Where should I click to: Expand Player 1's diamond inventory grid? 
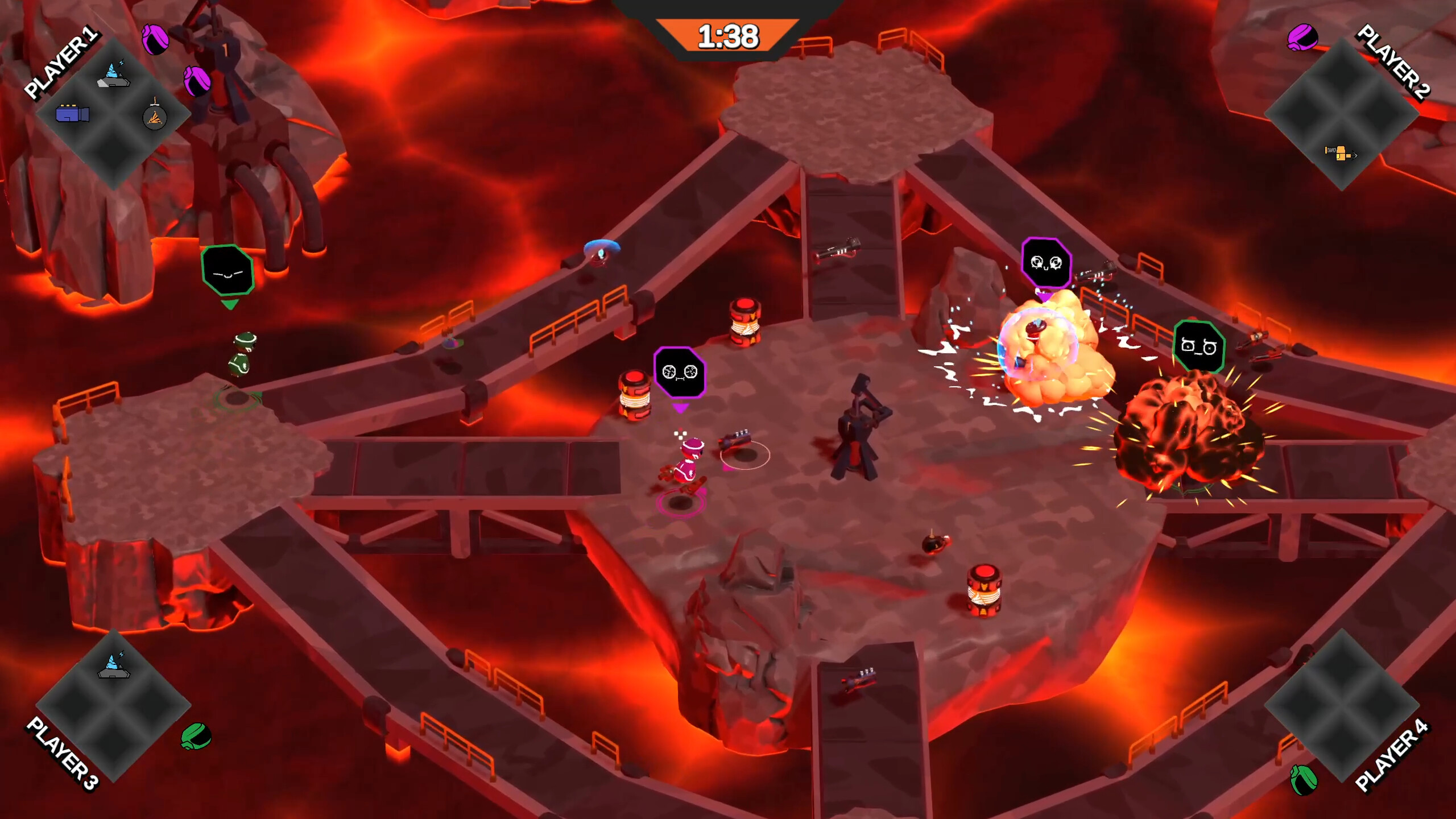114,108
